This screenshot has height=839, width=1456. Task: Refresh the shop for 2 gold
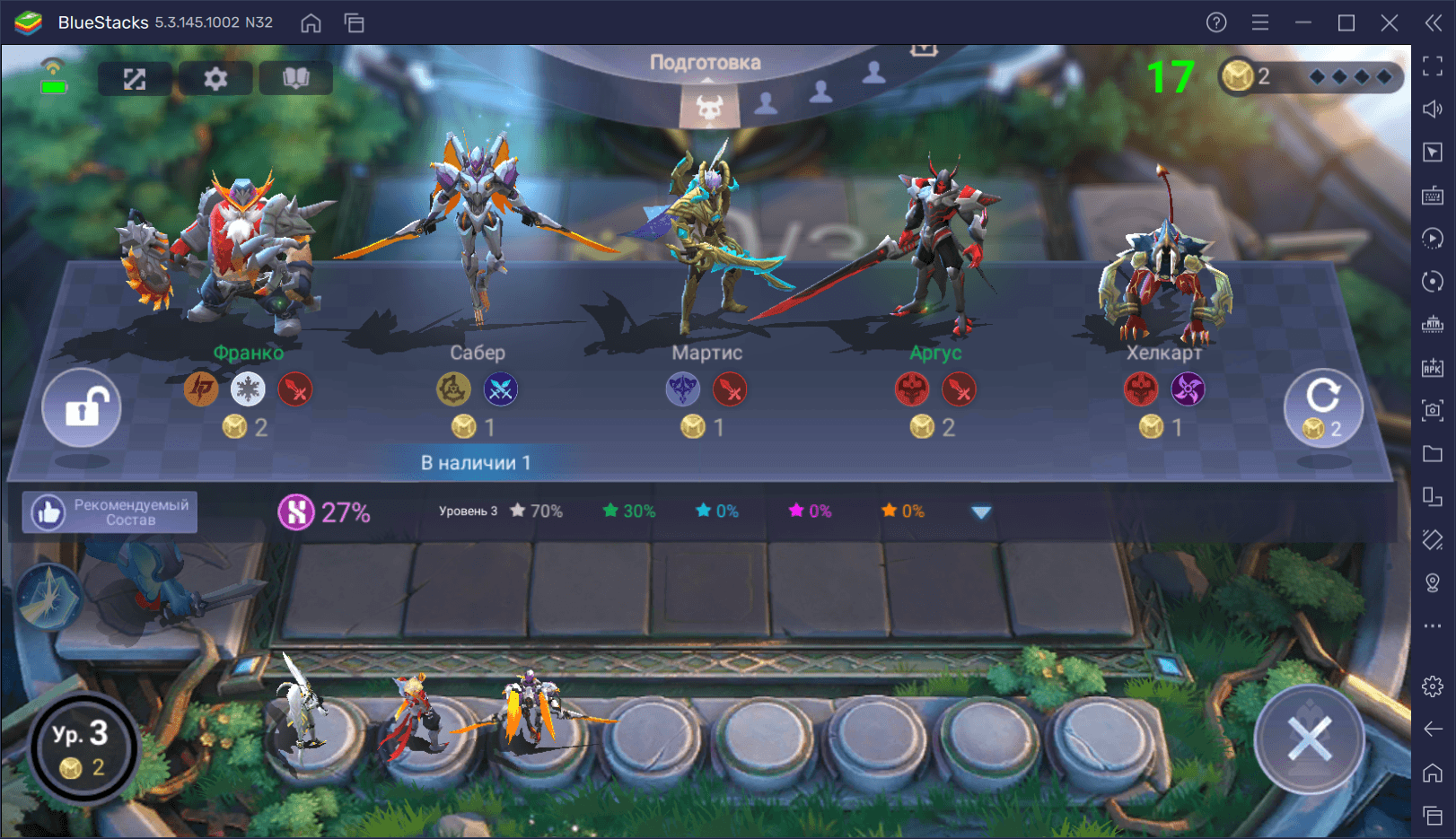(1322, 408)
